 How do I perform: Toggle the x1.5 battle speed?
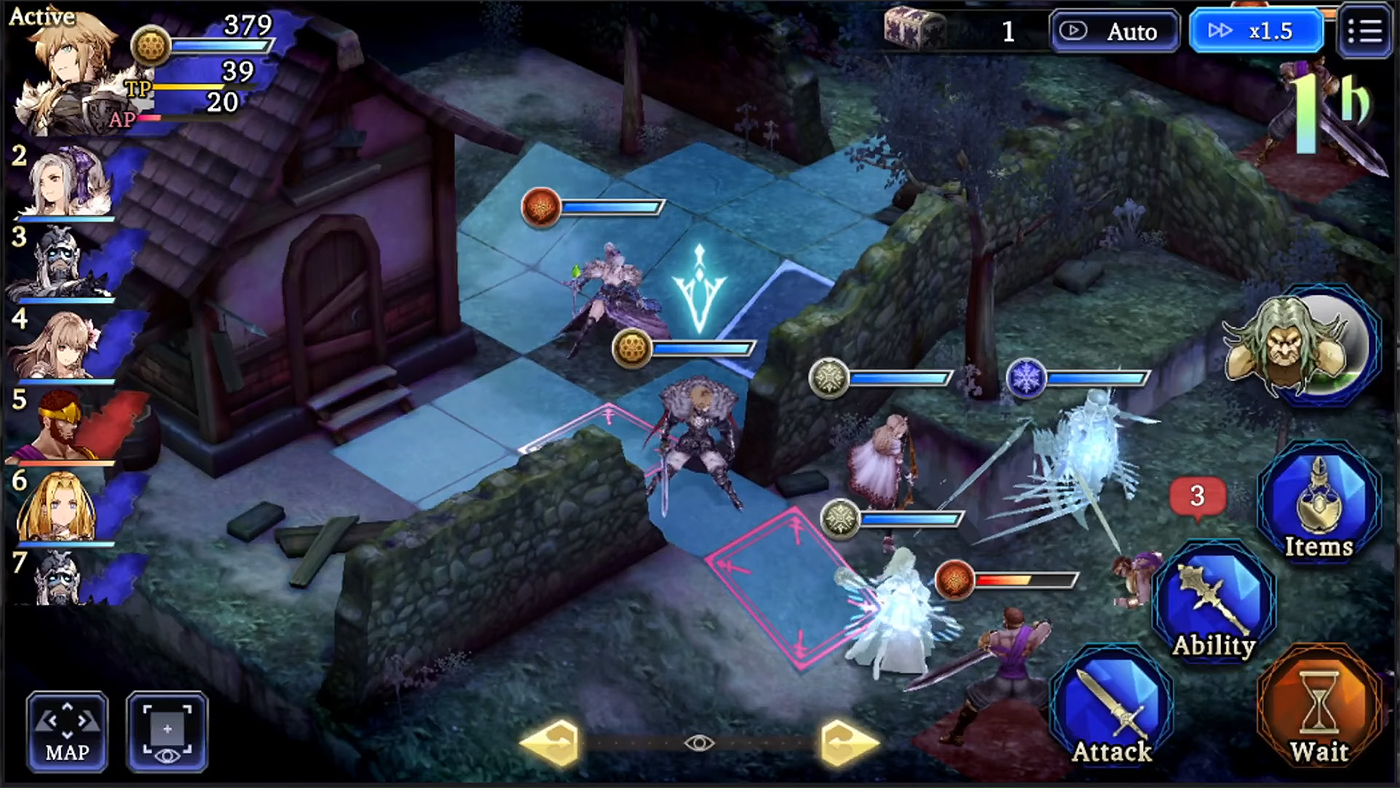click(1257, 30)
